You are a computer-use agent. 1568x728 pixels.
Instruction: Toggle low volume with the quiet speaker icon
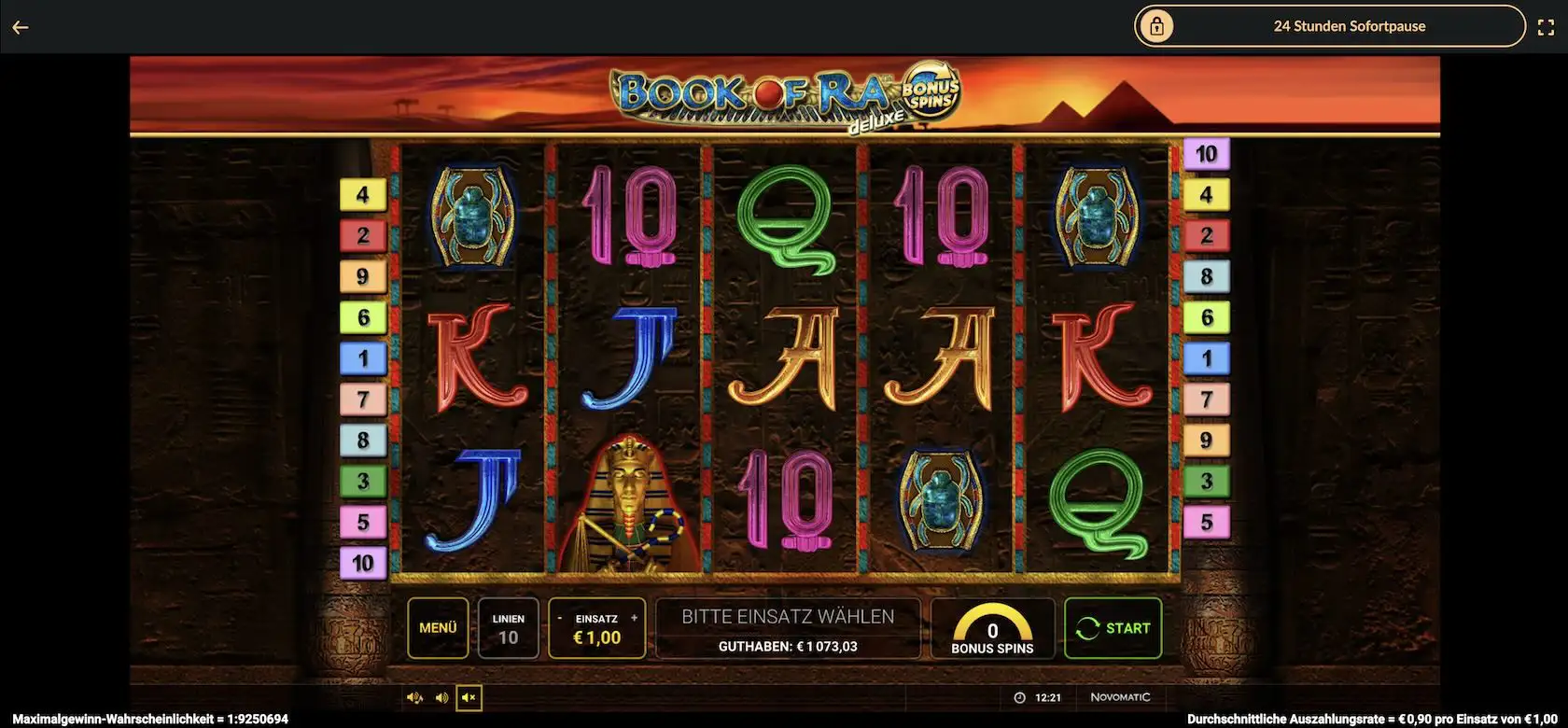click(x=414, y=696)
